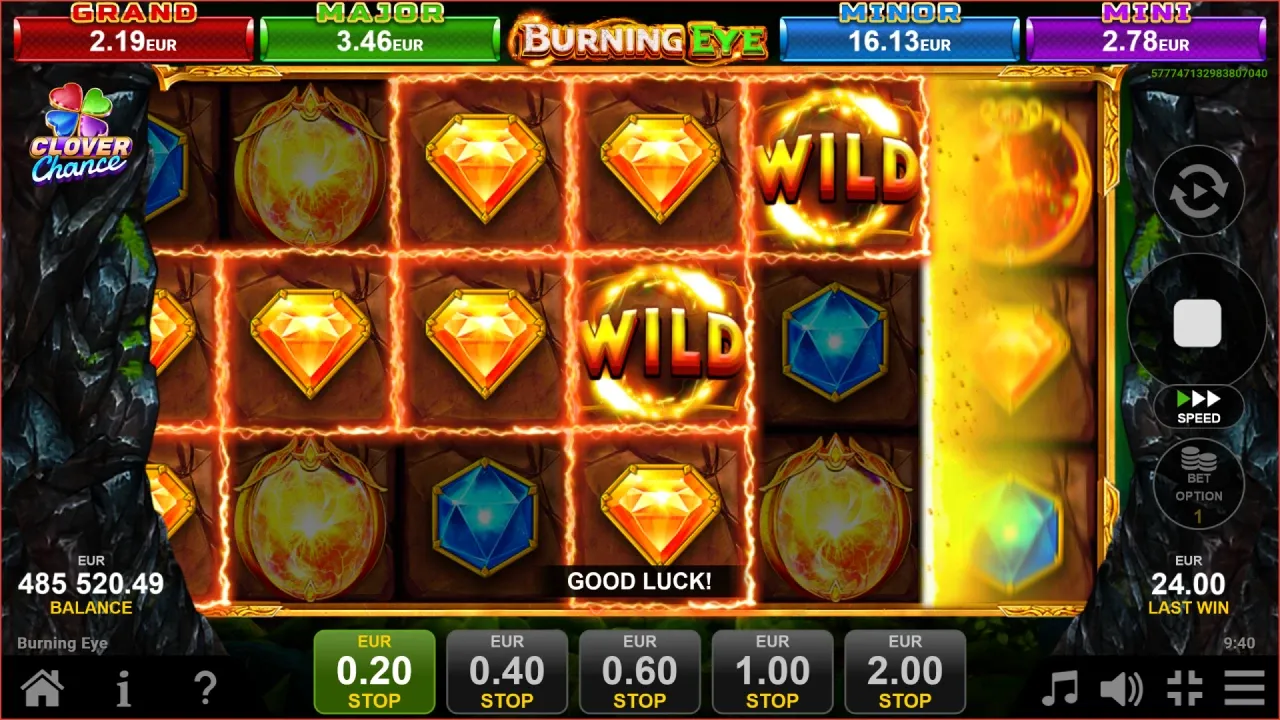Image resolution: width=1280 pixels, height=720 pixels.
Task: Pick the 0.60 EUR bet button
Action: (640, 672)
